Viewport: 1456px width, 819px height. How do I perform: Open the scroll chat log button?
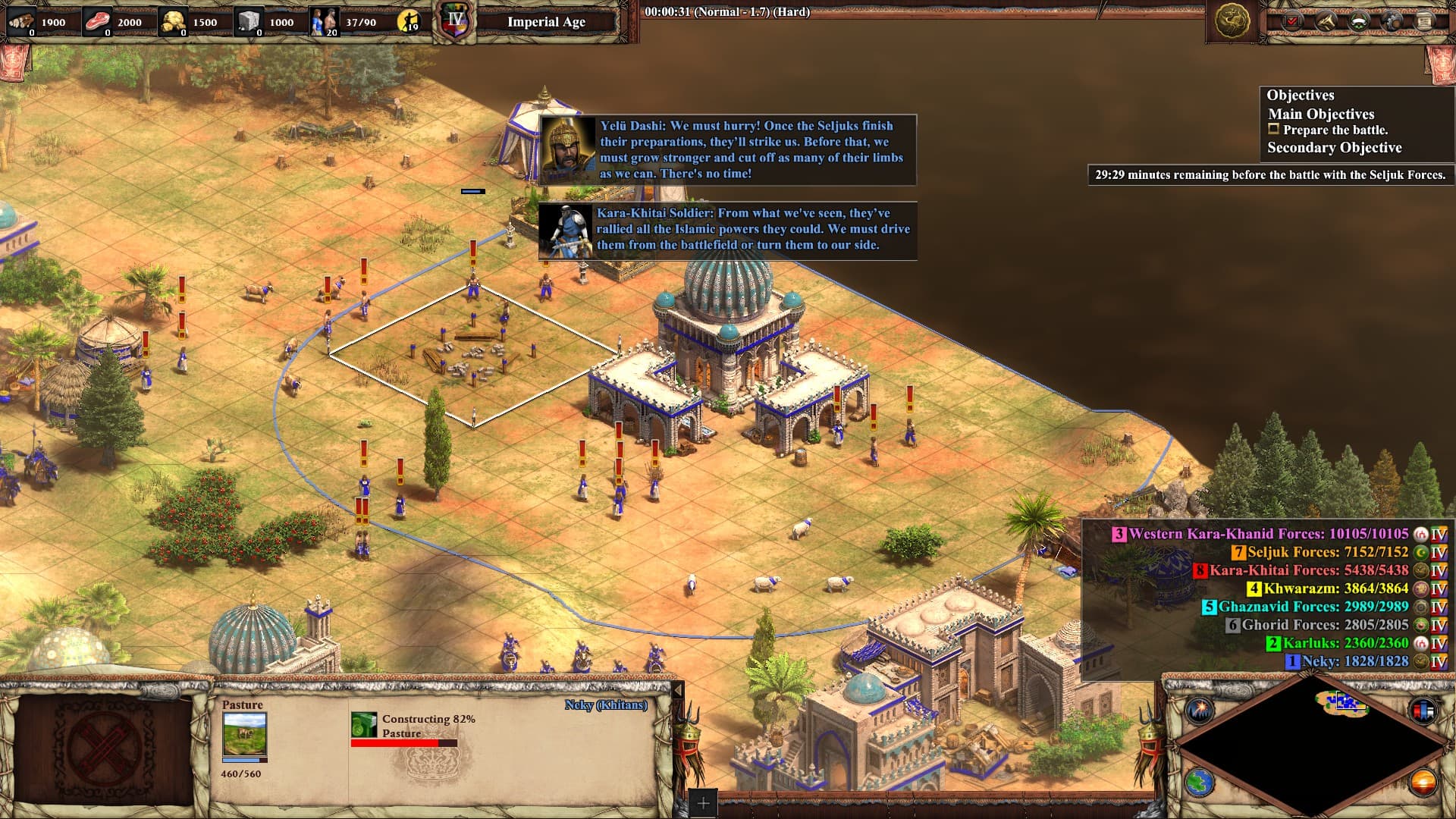[x=1424, y=22]
